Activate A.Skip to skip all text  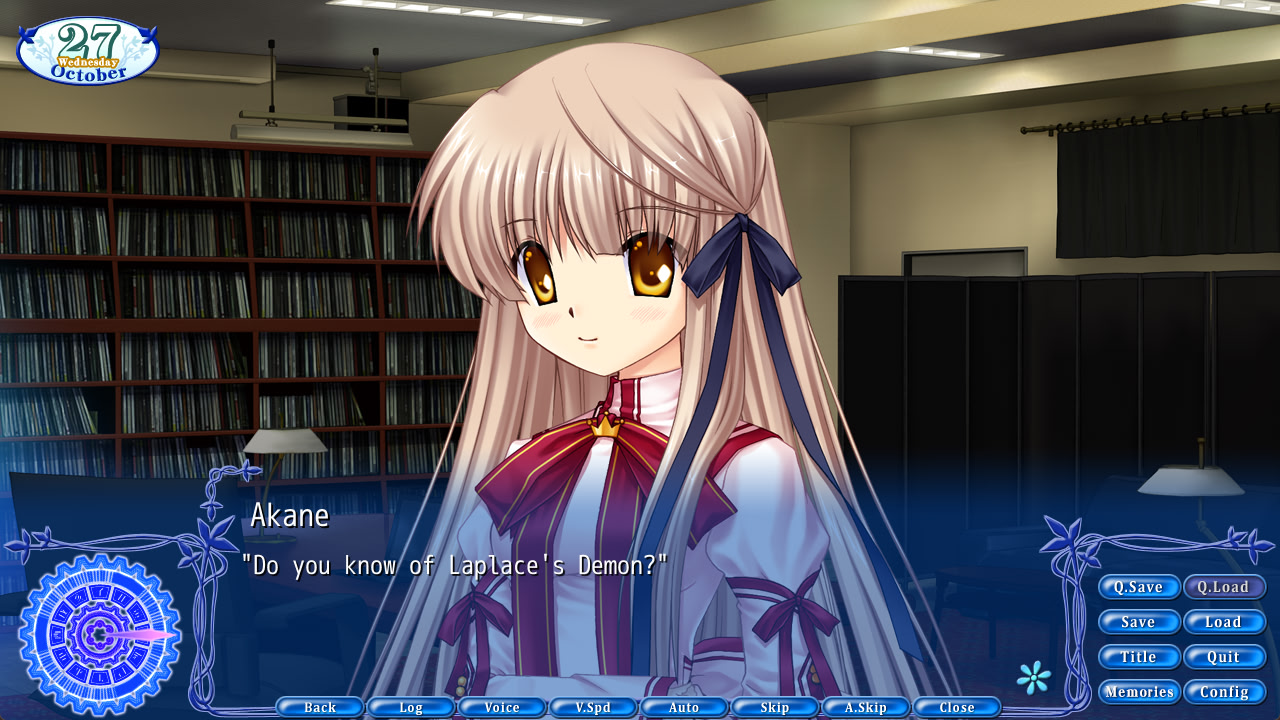click(866, 706)
